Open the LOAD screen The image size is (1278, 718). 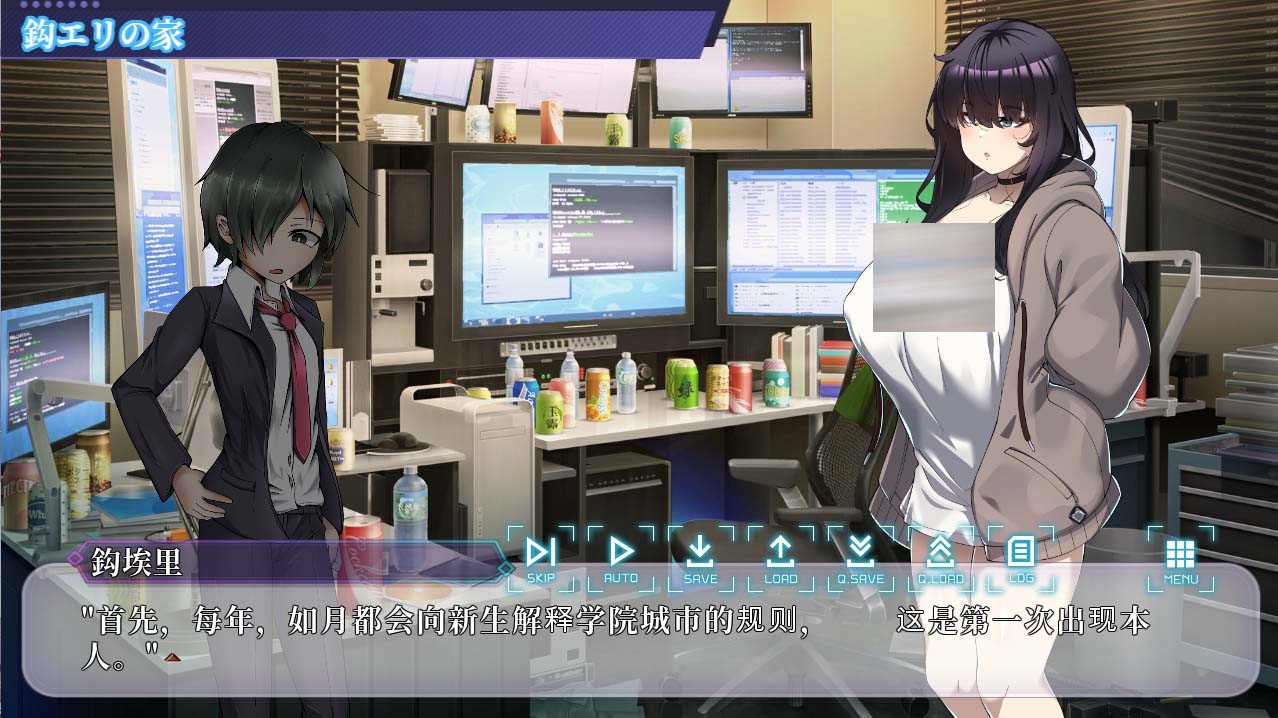[x=780, y=558]
